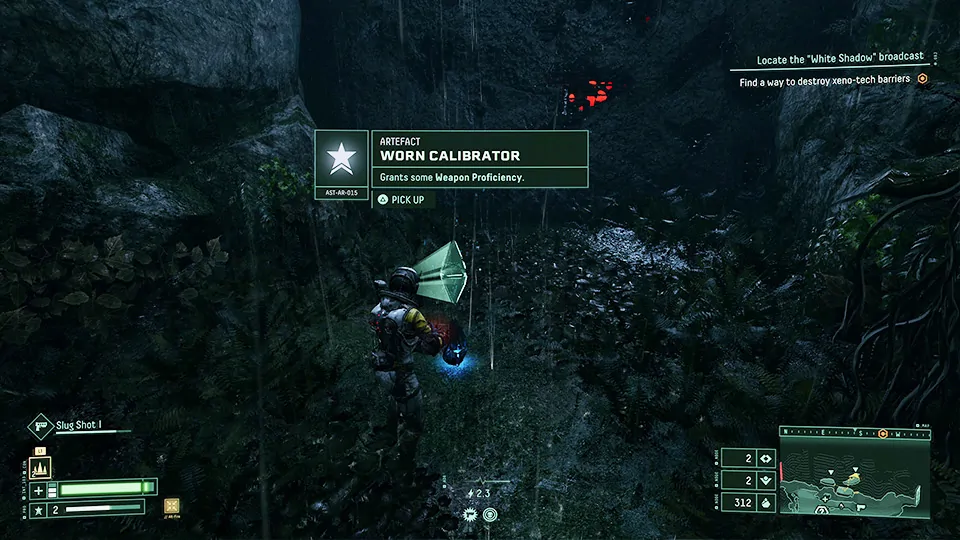Click the orange xeno-tech barrier objective icon
The height and width of the screenshot is (540, 960).
(922, 80)
